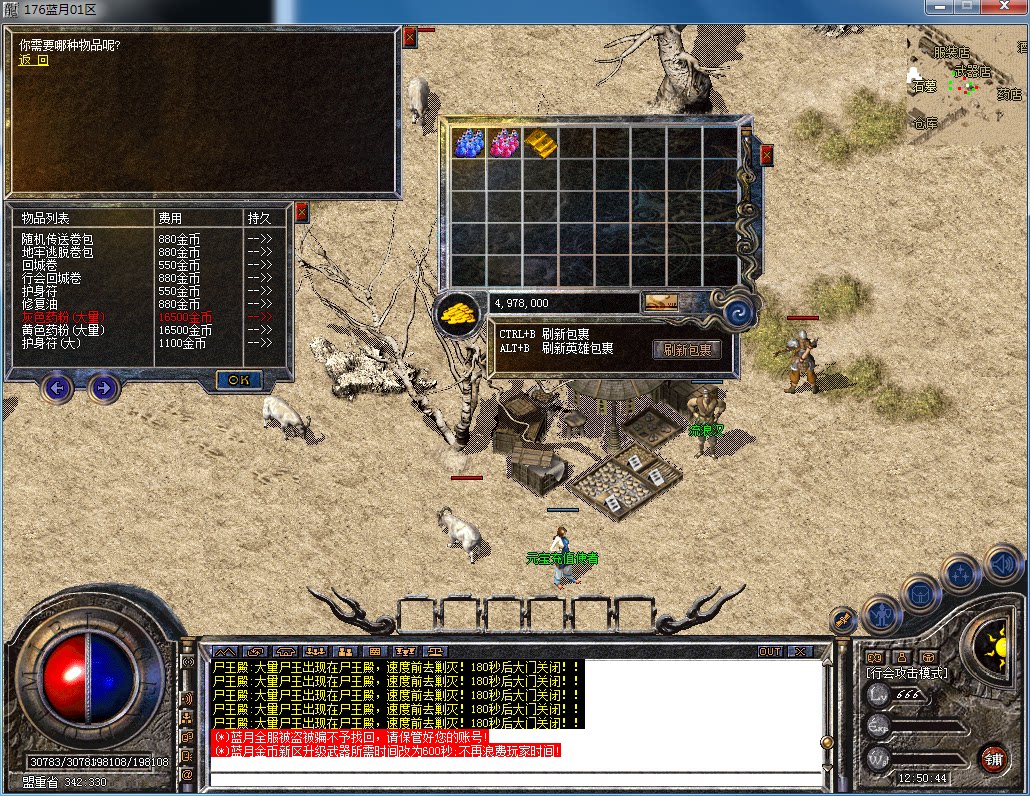Confirm purchase with the OK button
Screen dimensions: 1030x796
point(239,380)
